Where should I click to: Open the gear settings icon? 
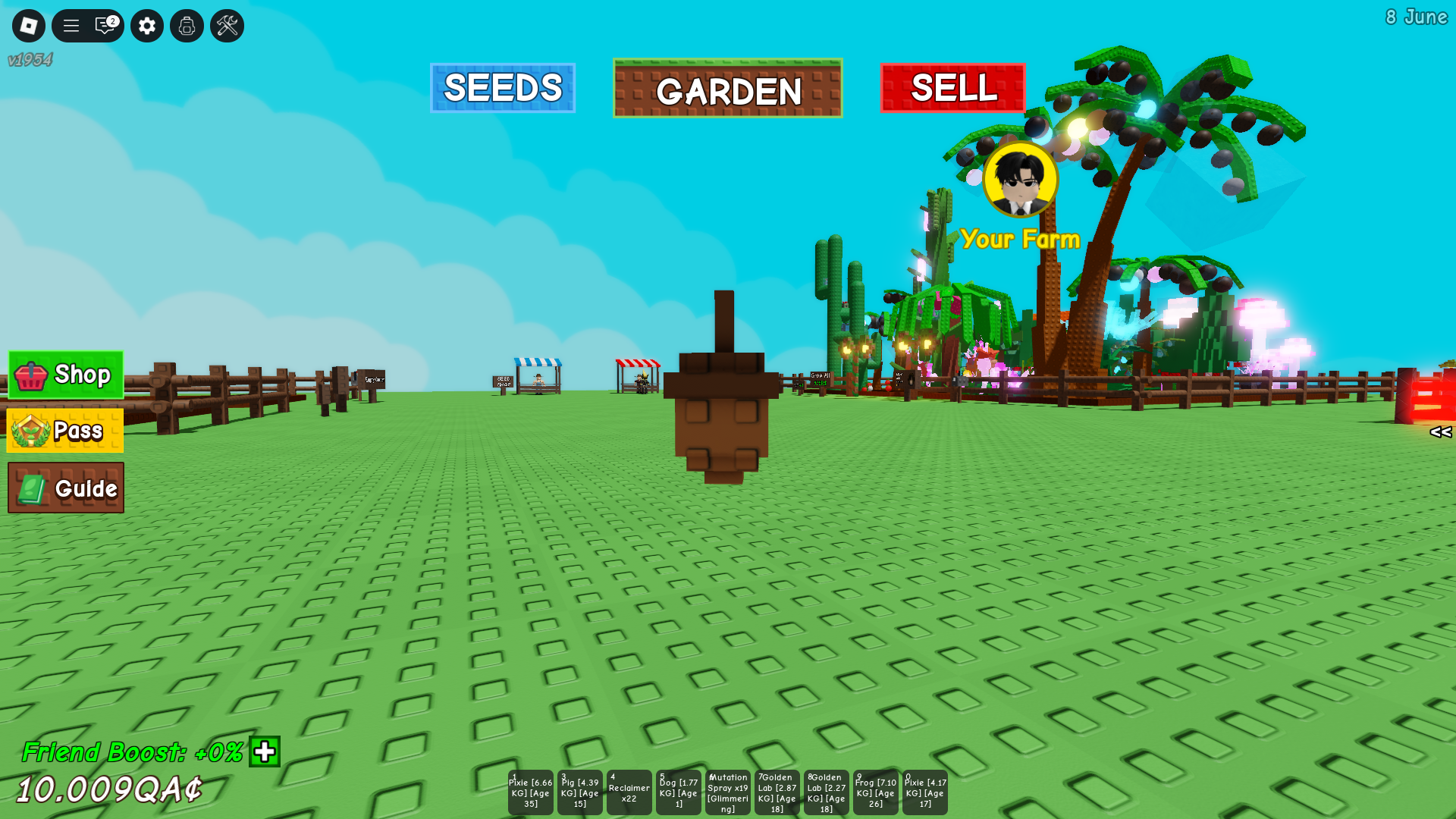[x=147, y=26]
